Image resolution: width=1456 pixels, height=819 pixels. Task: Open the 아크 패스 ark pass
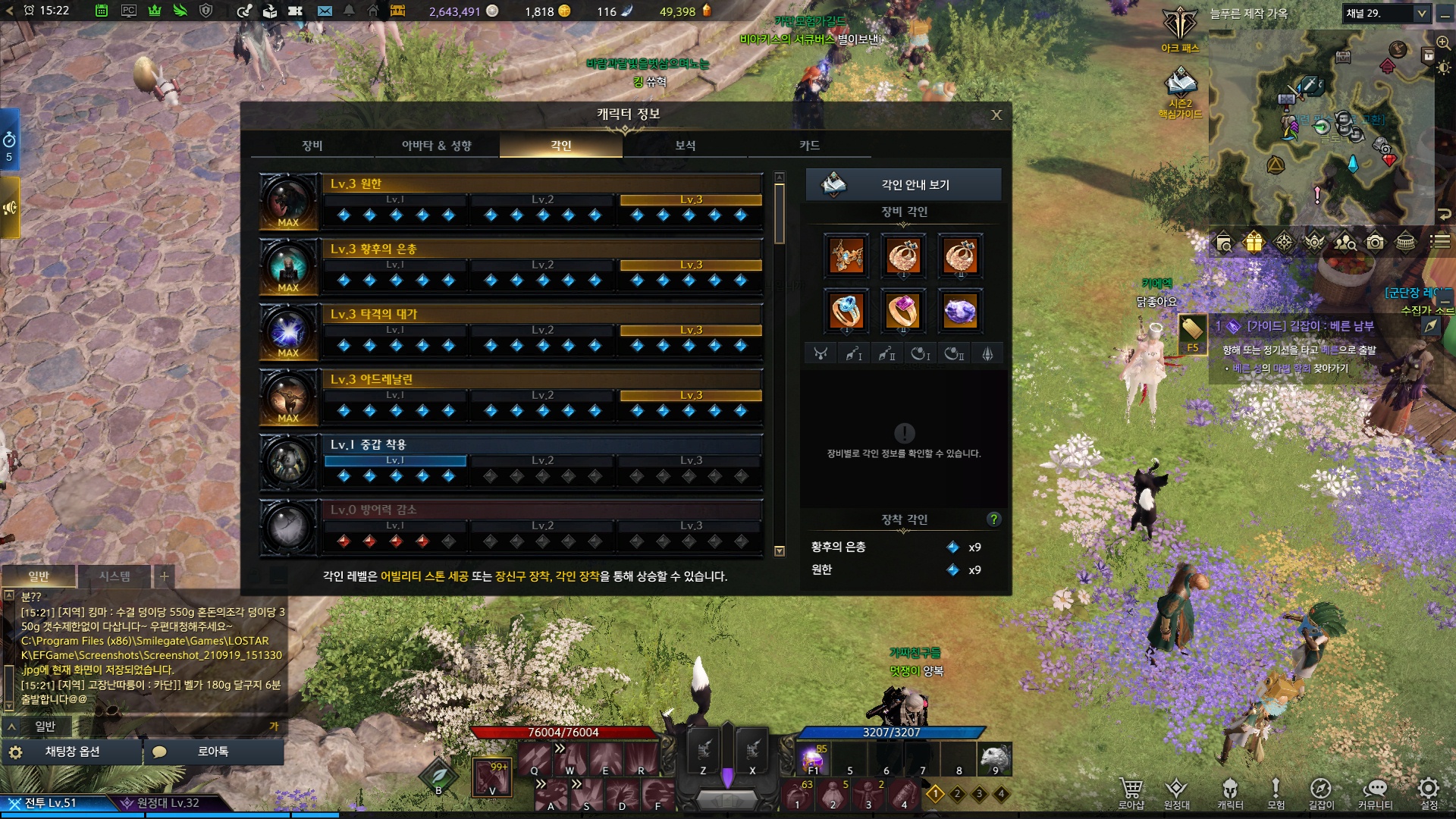click(1180, 30)
